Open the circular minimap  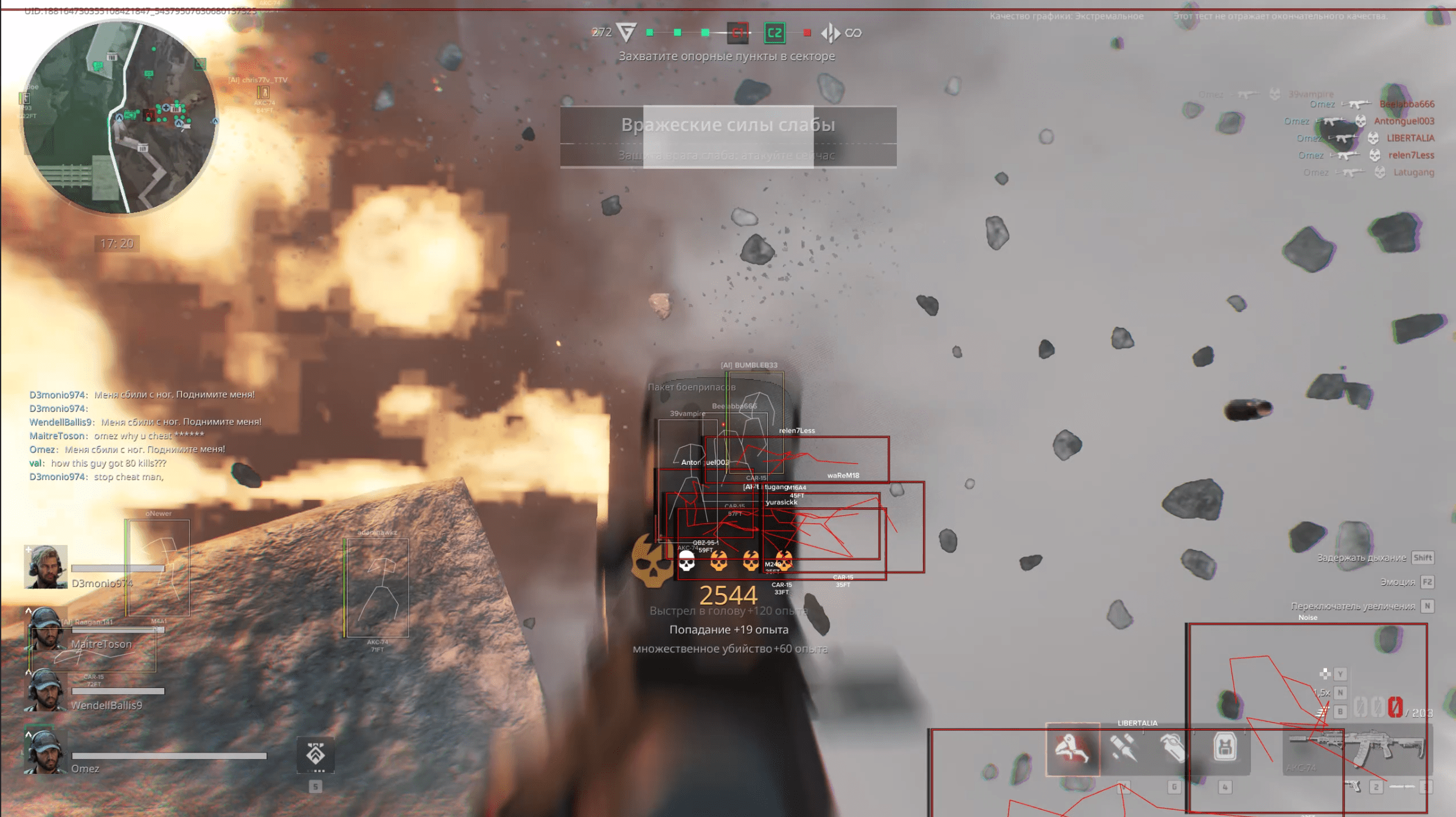click(x=119, y=117)
